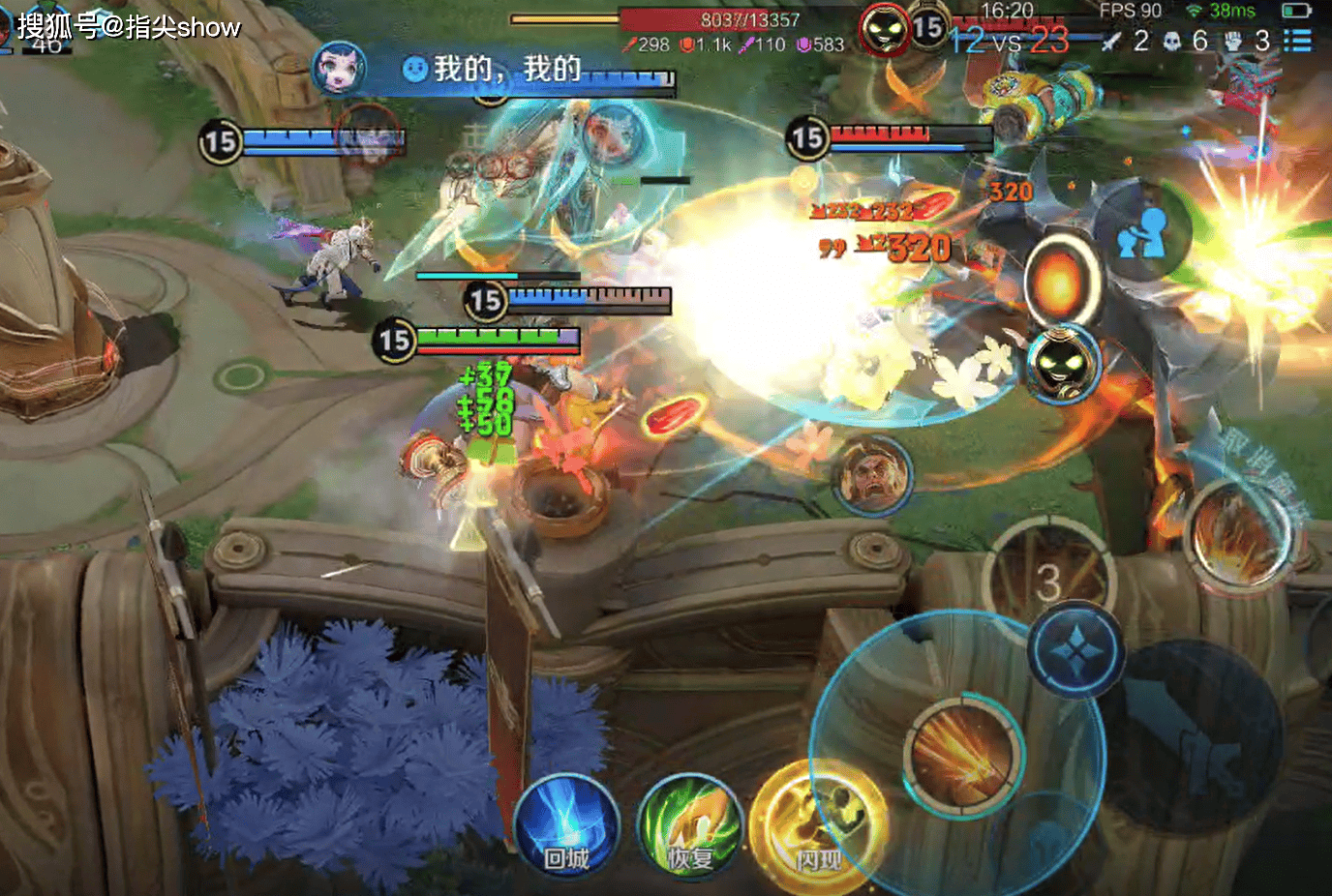
Task: Tap the 回城 recall button
Action: tap(566, 829)
